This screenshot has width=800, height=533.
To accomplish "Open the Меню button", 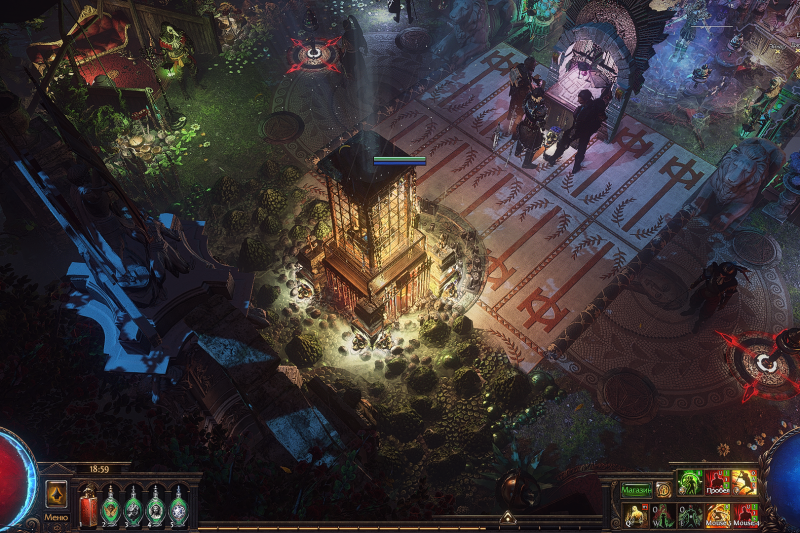I will click(x=57, y=496).
